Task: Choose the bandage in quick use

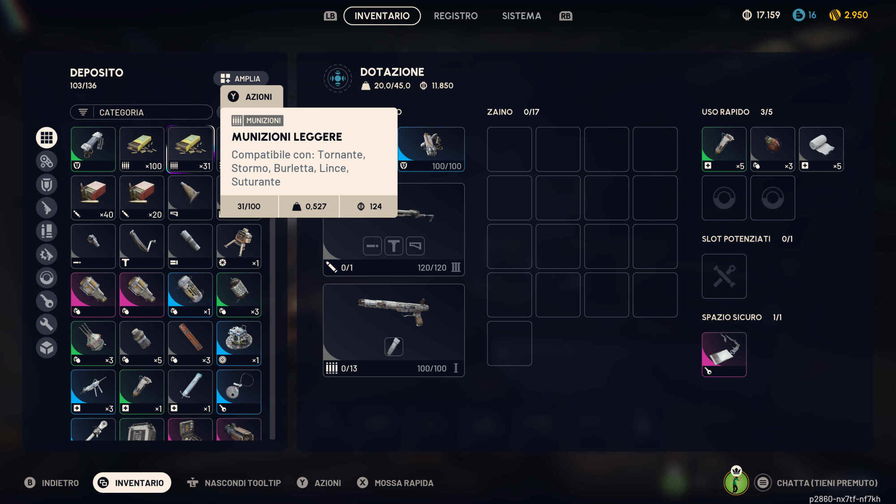Action: pyautogui.click(x=821, y=148)
